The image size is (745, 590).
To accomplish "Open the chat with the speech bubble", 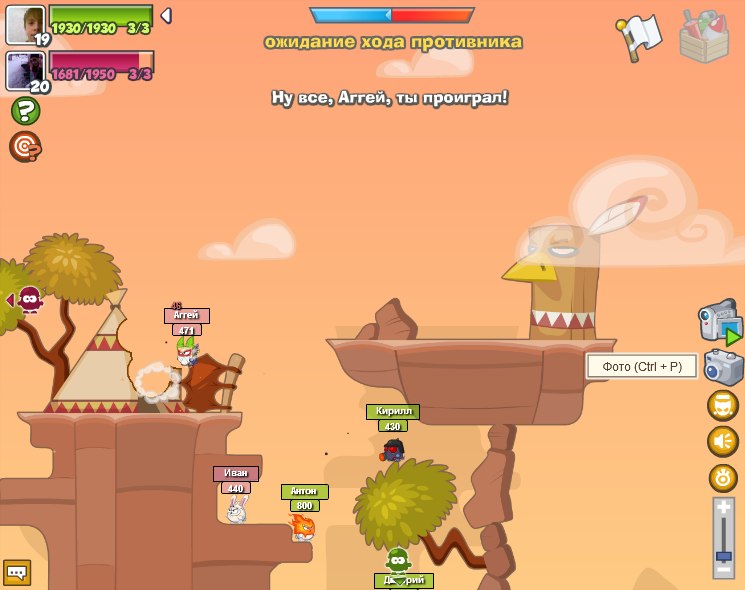I will [x=17, y=572].
